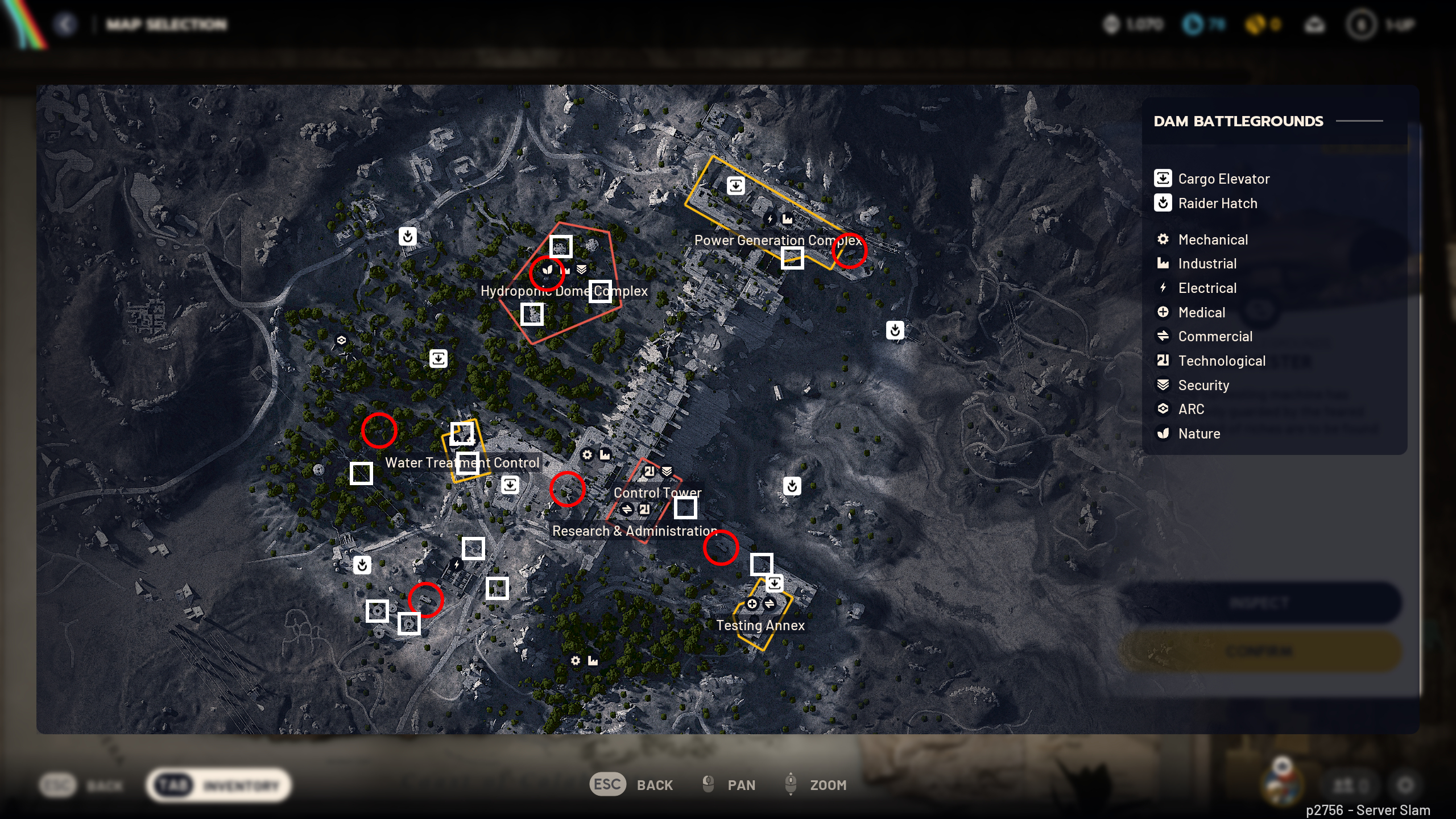Toggle the ARC filter in the legend

click(x=1164, y=409)
